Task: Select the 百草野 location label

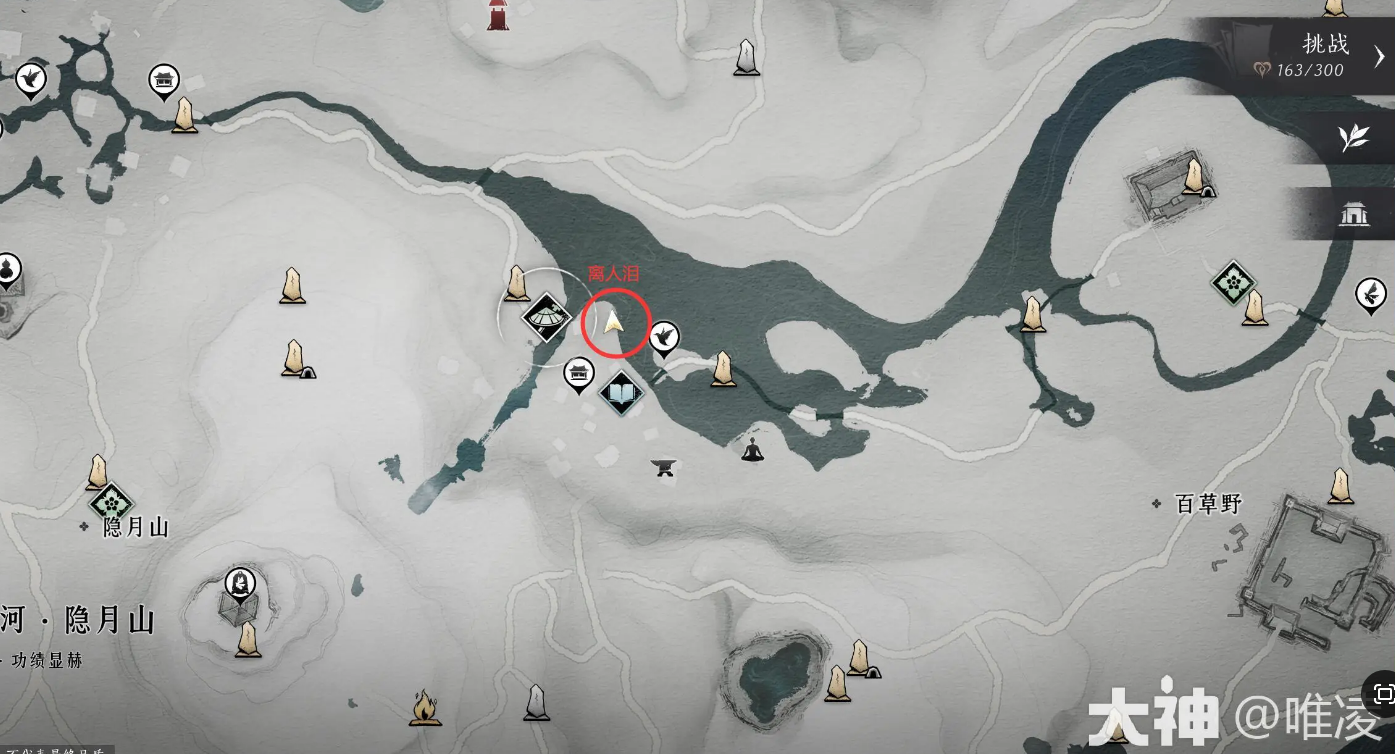Action: tap(1207, 504)
